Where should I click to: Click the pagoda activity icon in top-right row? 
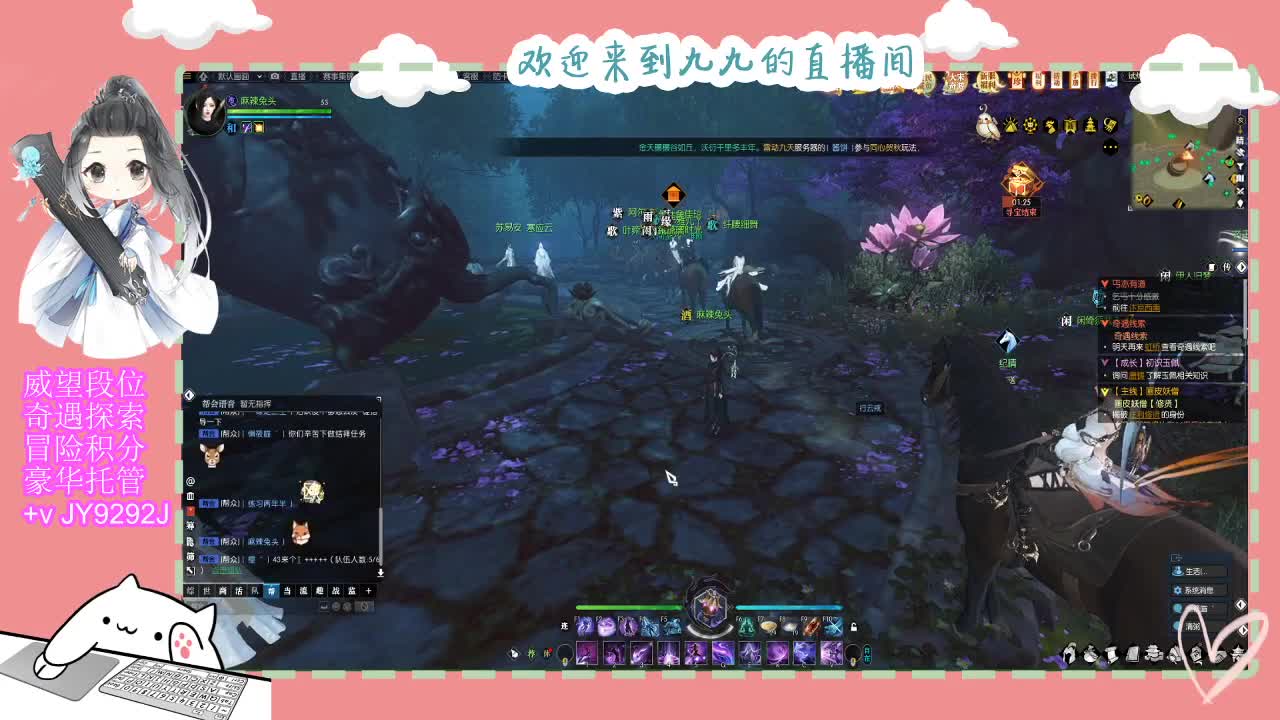tap(1090, 126)
